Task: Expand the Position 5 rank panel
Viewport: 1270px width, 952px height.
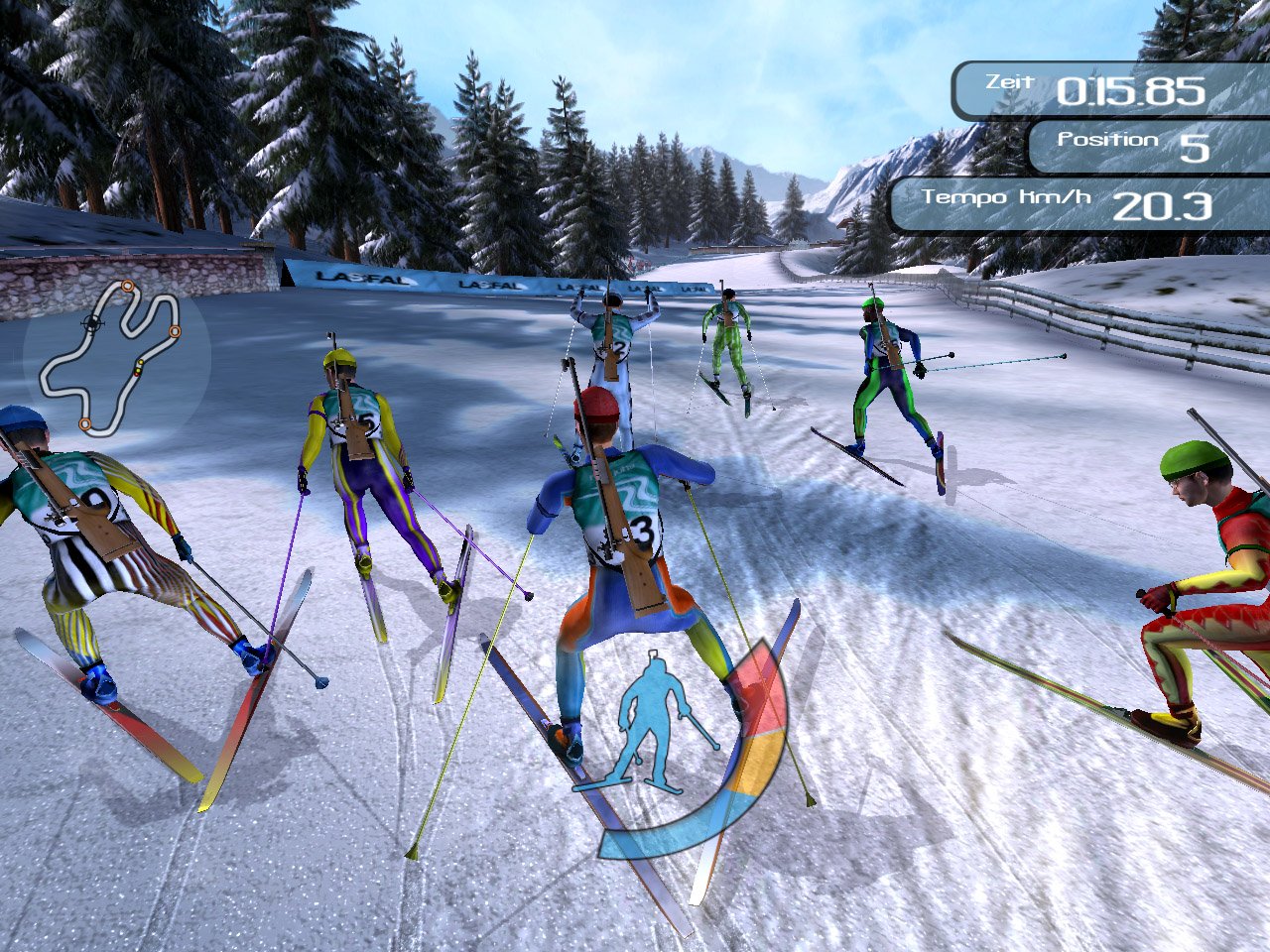Action: pos(1198,147)
